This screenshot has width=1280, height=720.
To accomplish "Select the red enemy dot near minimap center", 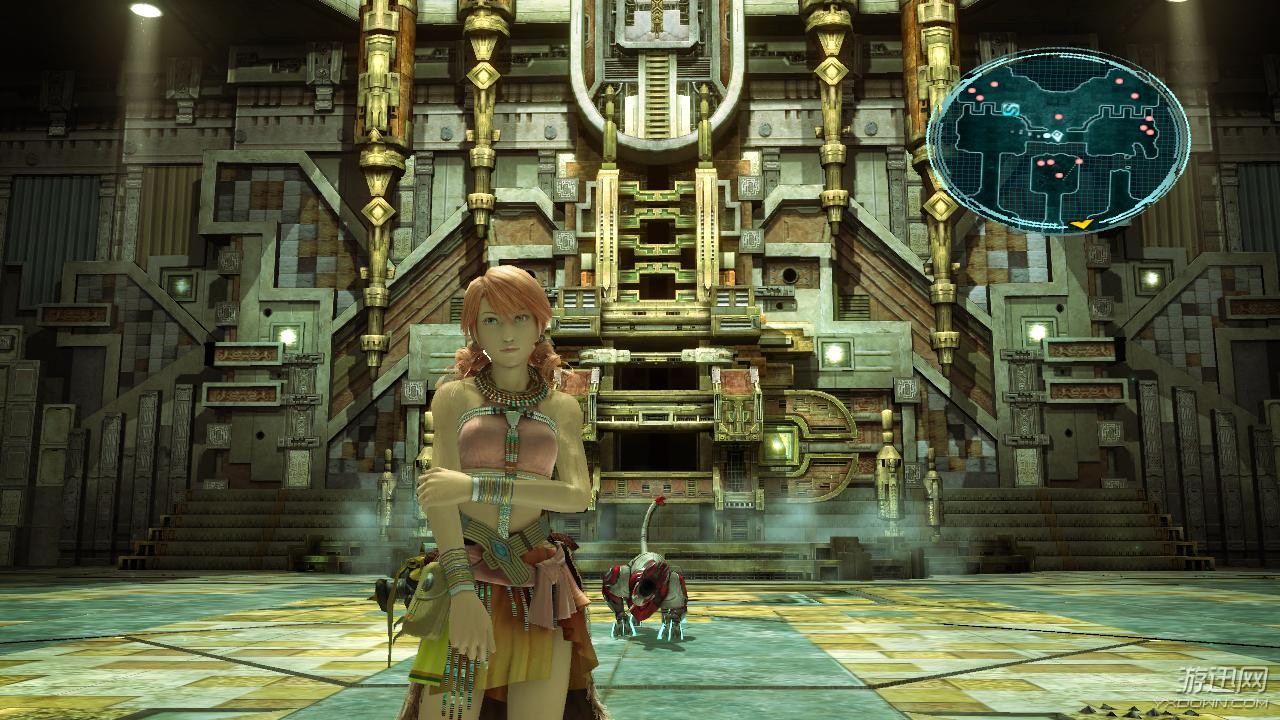I will coord(1058,116).
